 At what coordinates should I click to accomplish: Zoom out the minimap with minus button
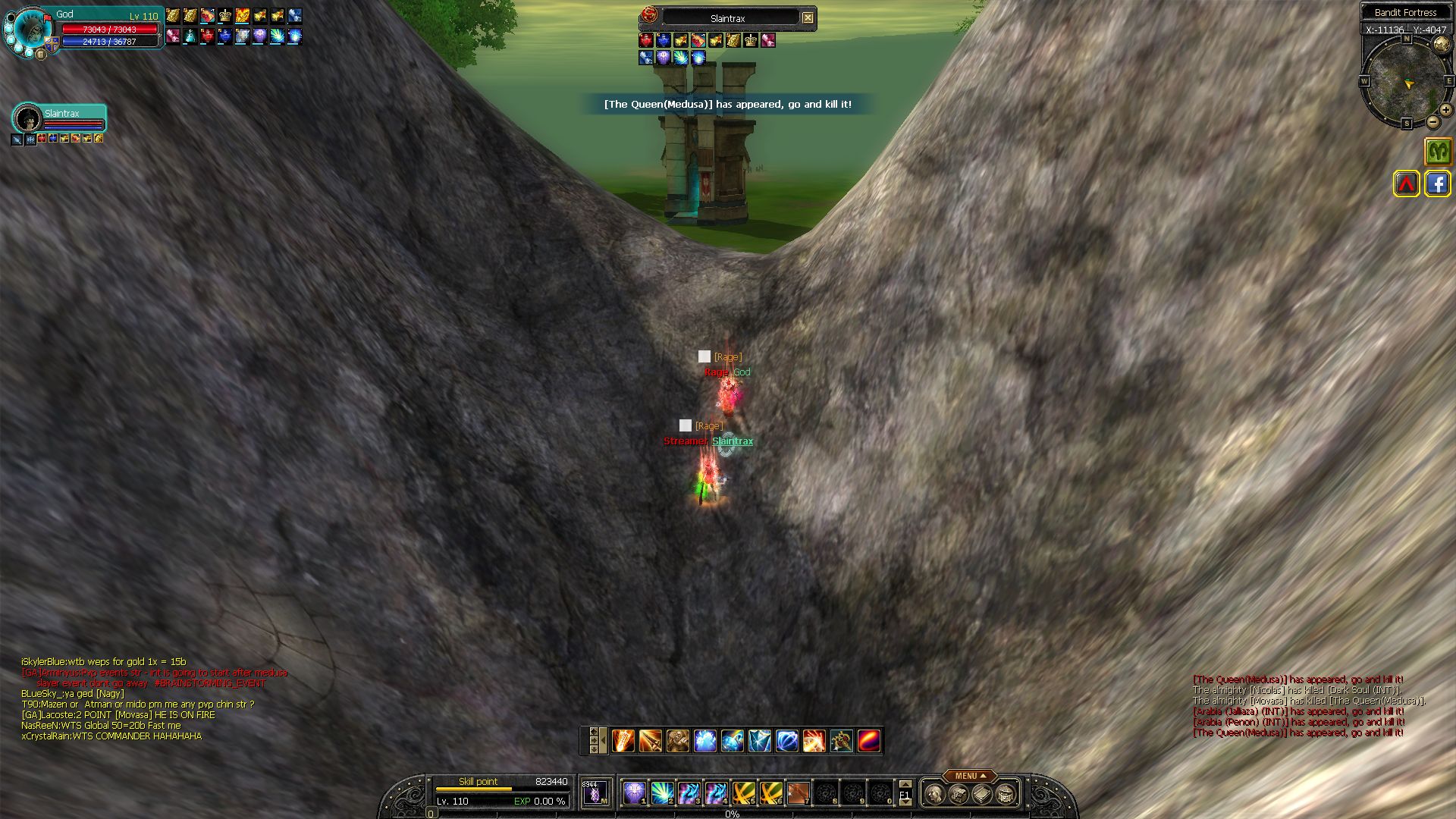(x=1432, y=122)
